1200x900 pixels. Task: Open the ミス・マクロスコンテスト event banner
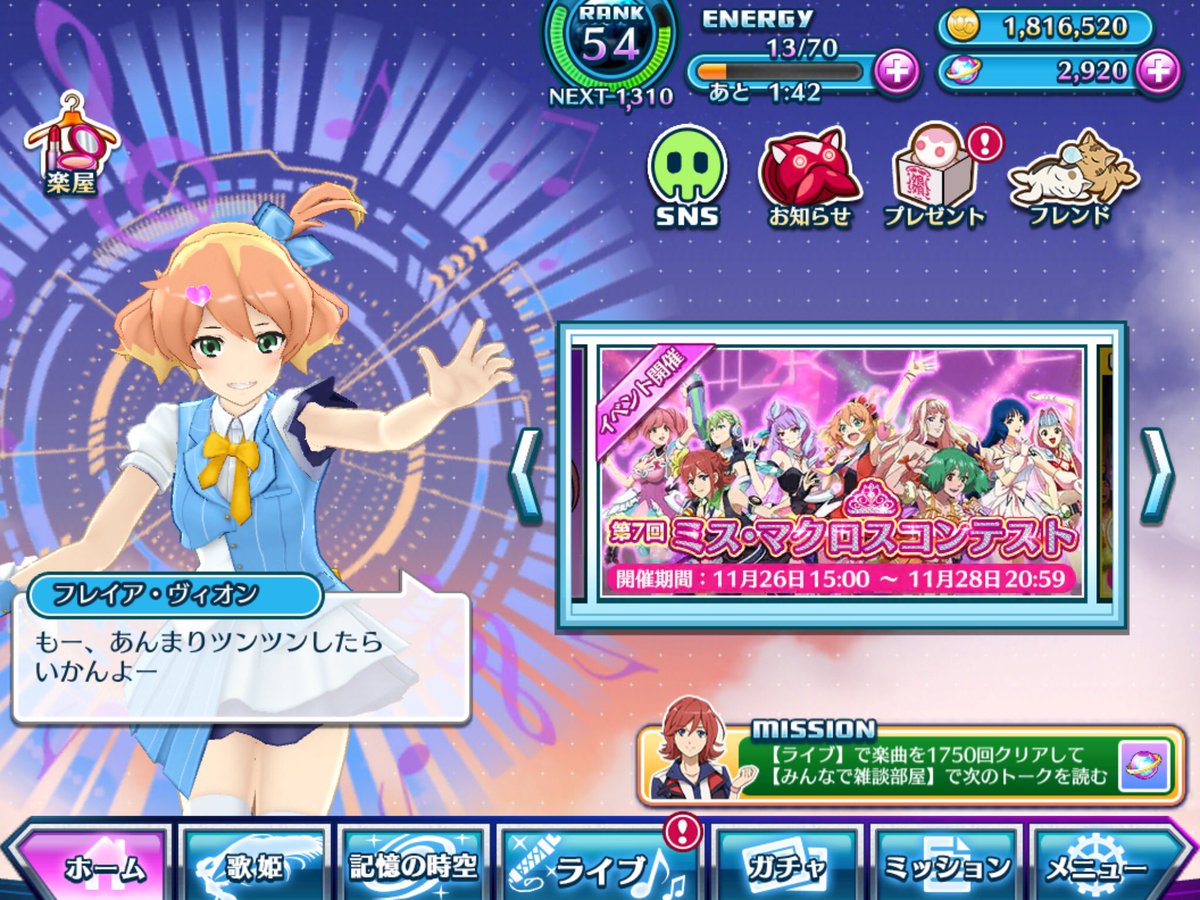coord(841,472)
